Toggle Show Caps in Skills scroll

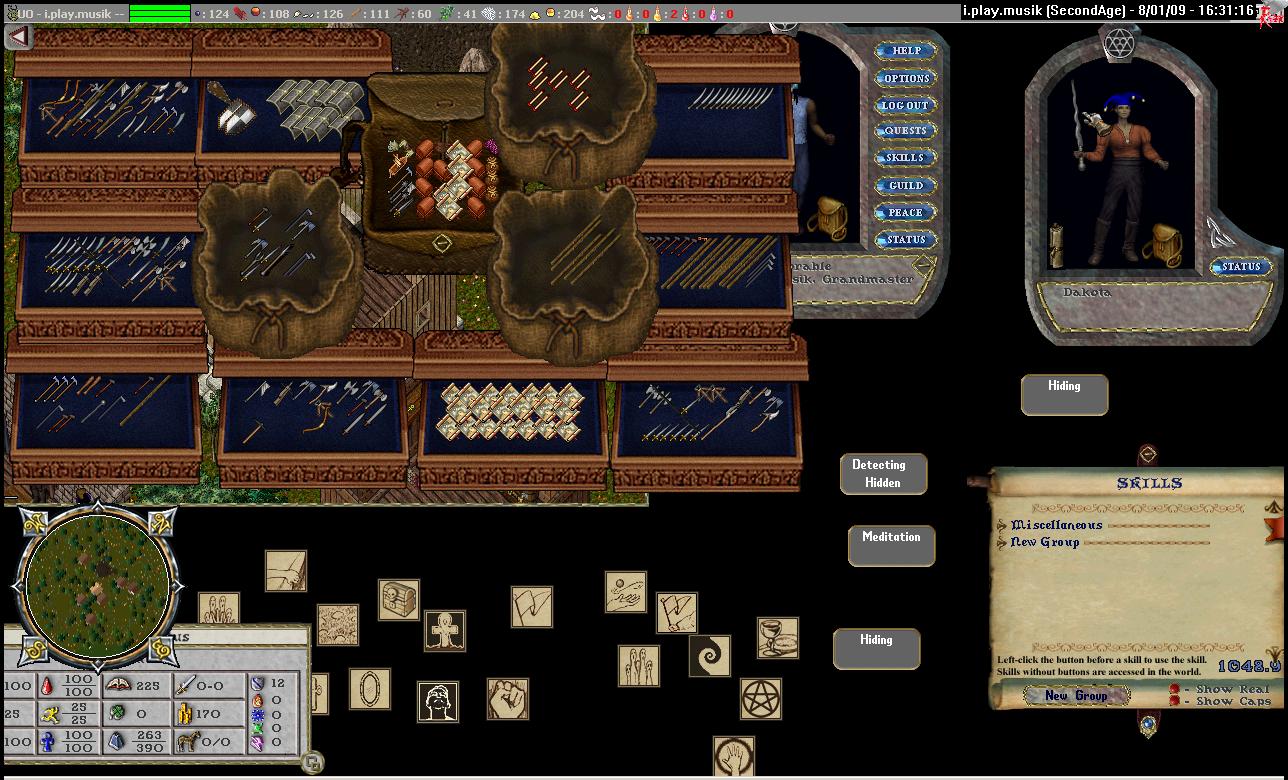[1175, 701]
